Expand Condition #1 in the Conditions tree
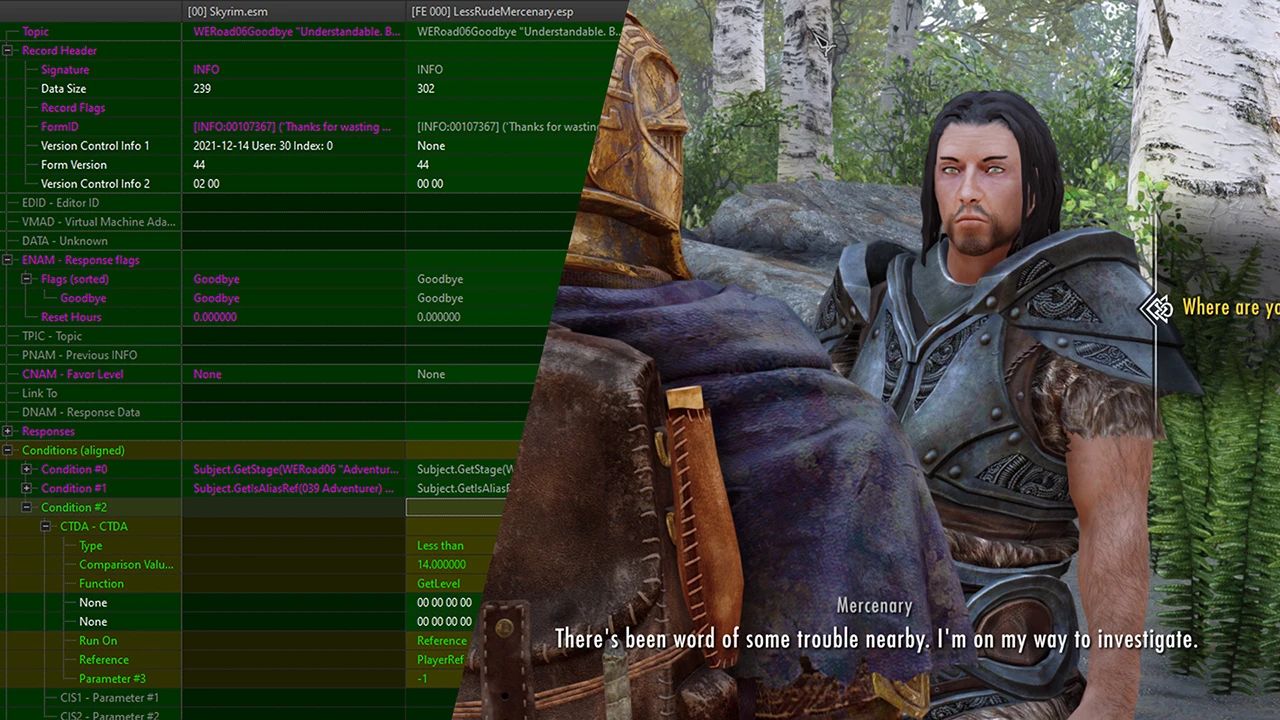 pos(27,488)
